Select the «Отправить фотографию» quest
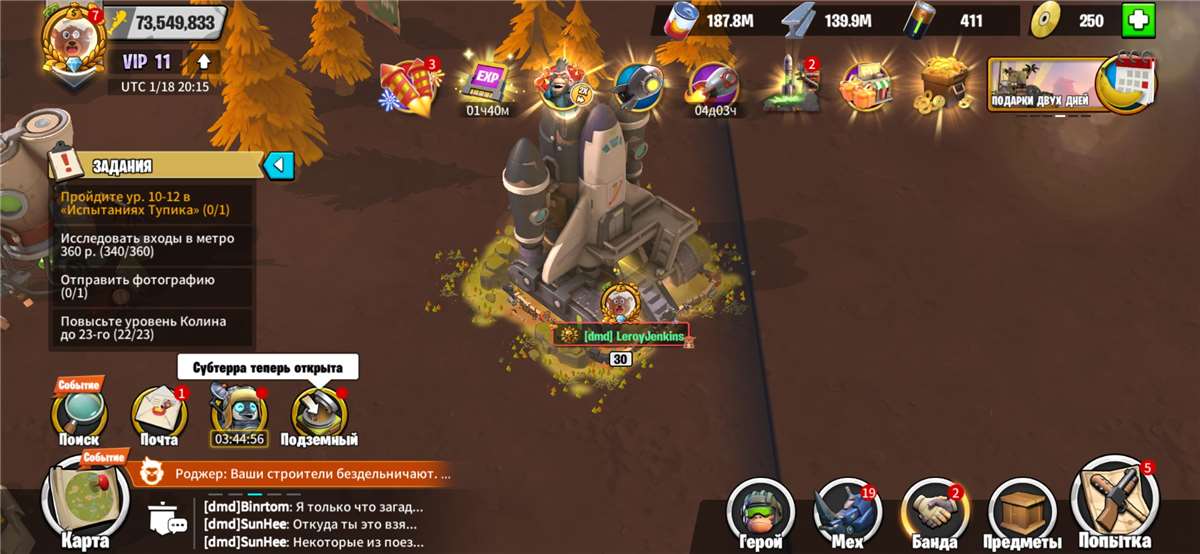 coord(152,286)
